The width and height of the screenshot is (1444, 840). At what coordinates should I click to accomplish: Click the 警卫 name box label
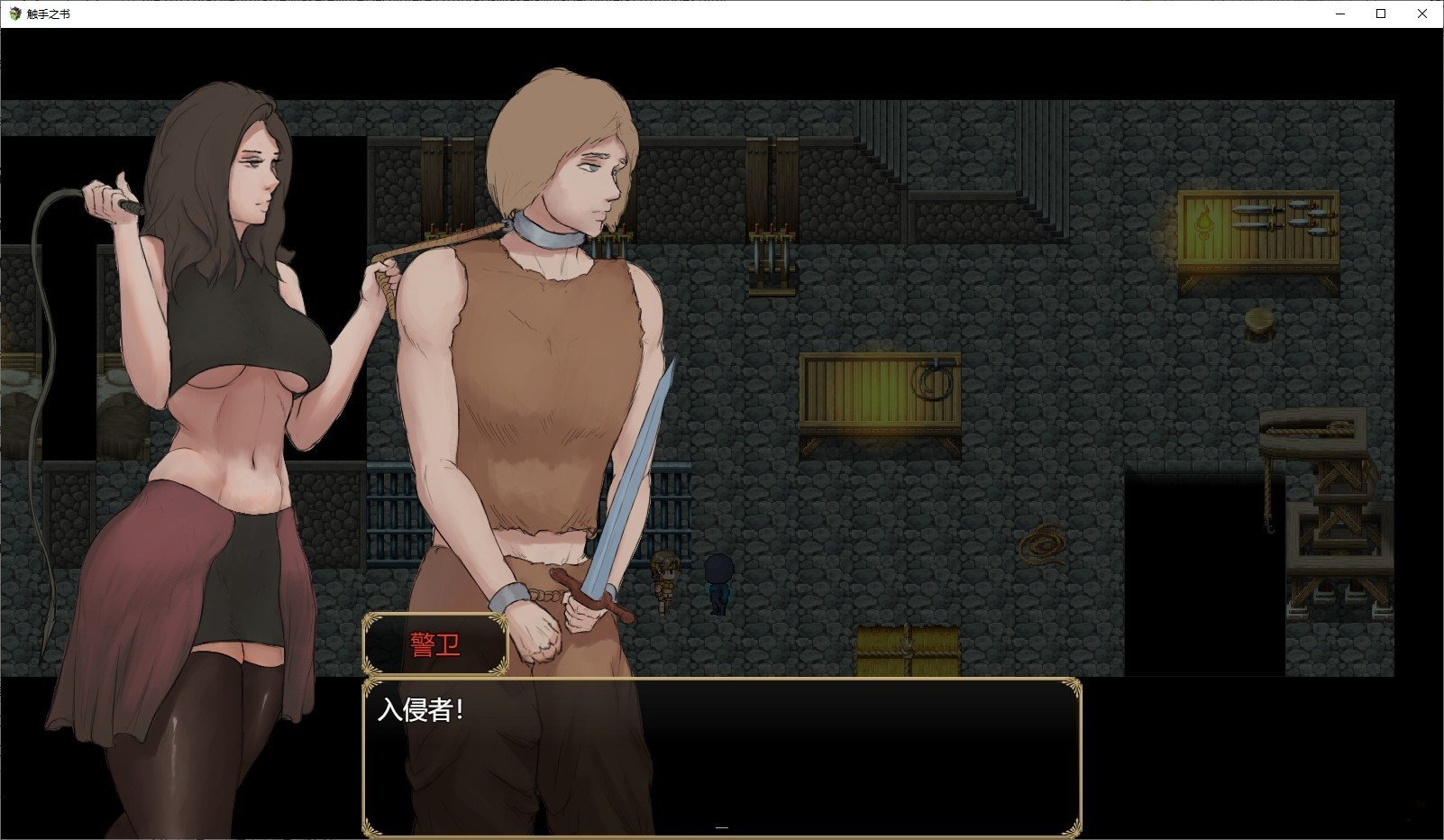tap(434, 644)
